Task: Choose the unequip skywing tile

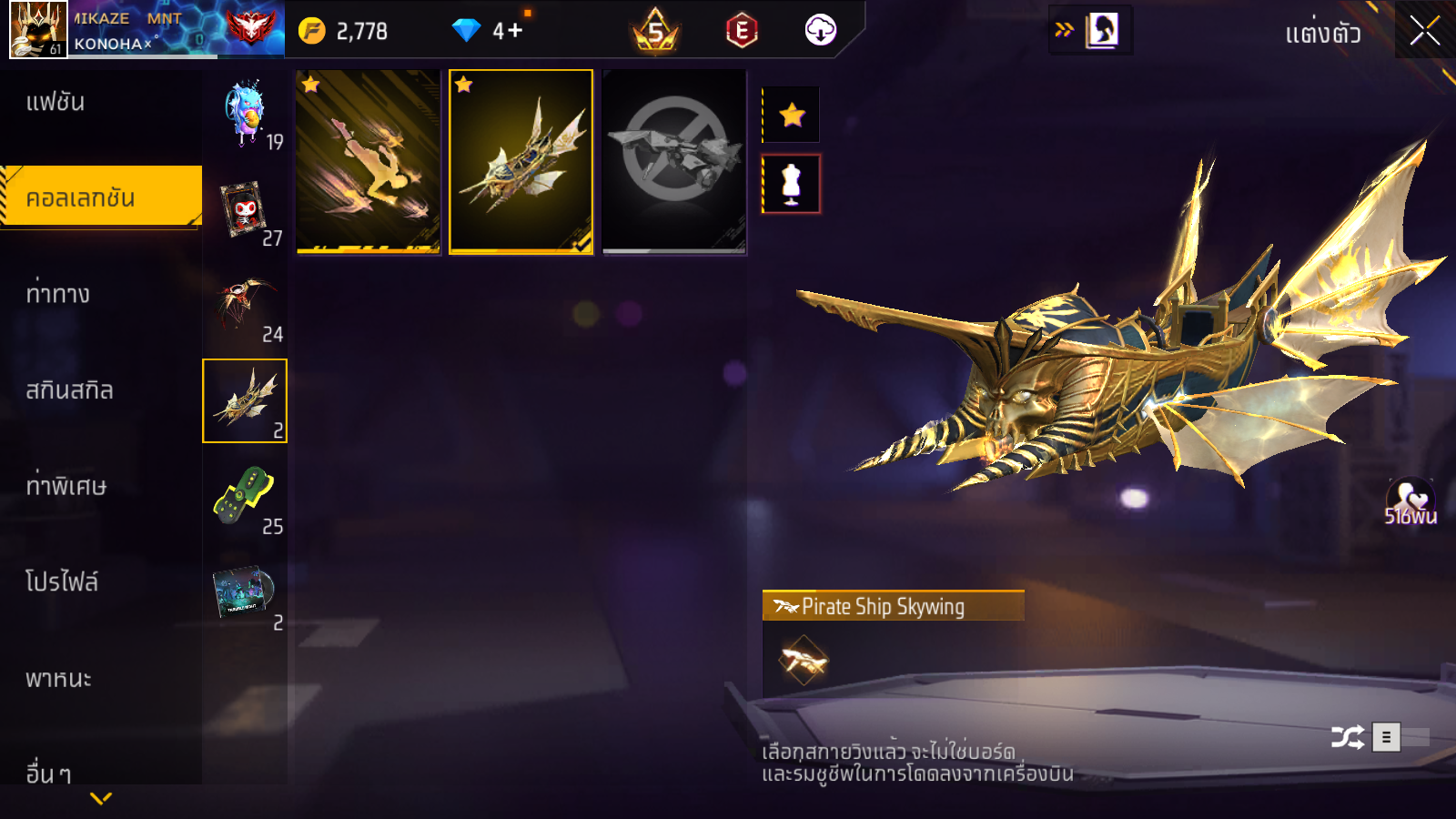Action: [674, 162]
